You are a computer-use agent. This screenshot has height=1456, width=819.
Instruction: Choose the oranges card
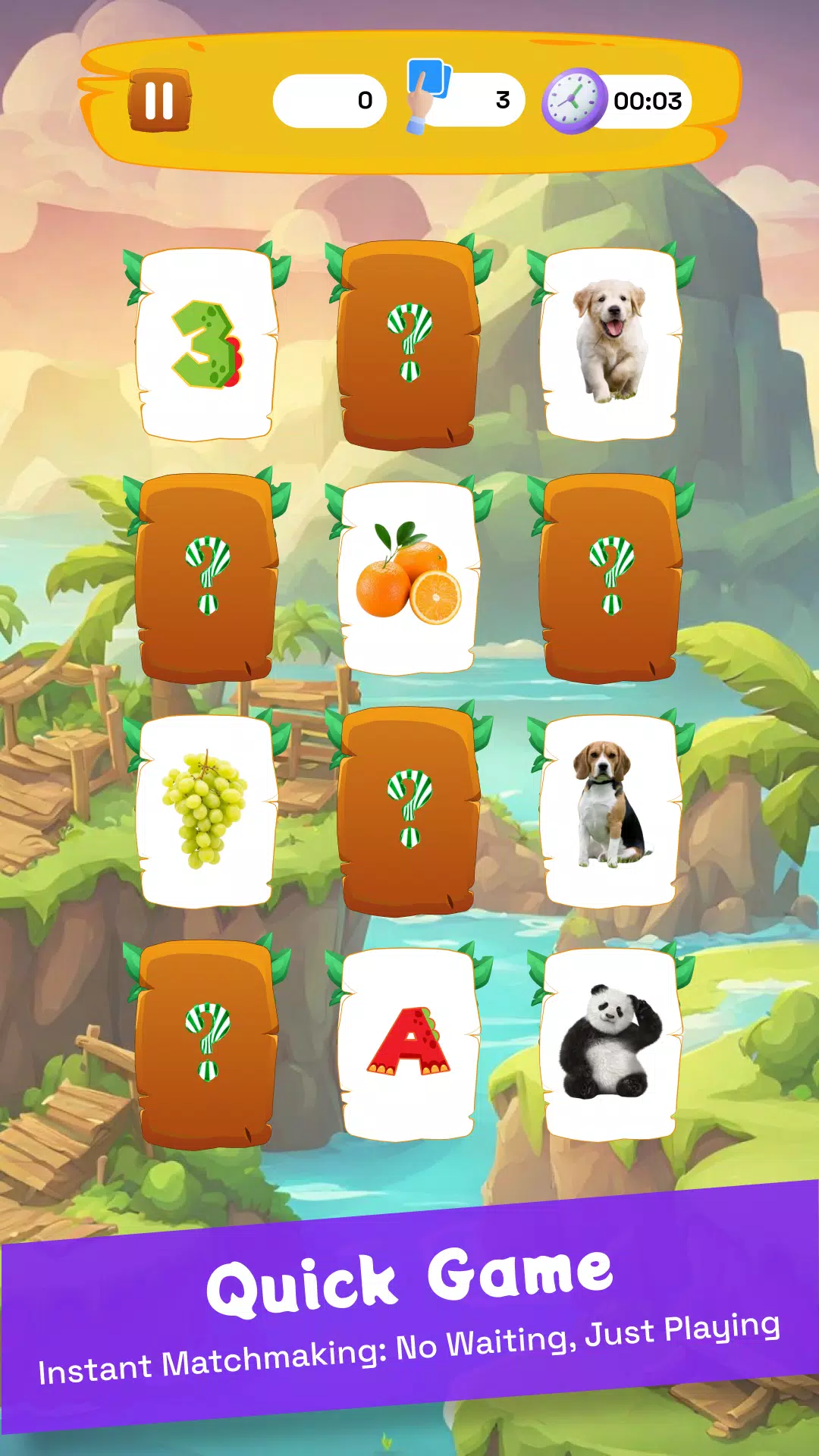[x=409, y=579]
